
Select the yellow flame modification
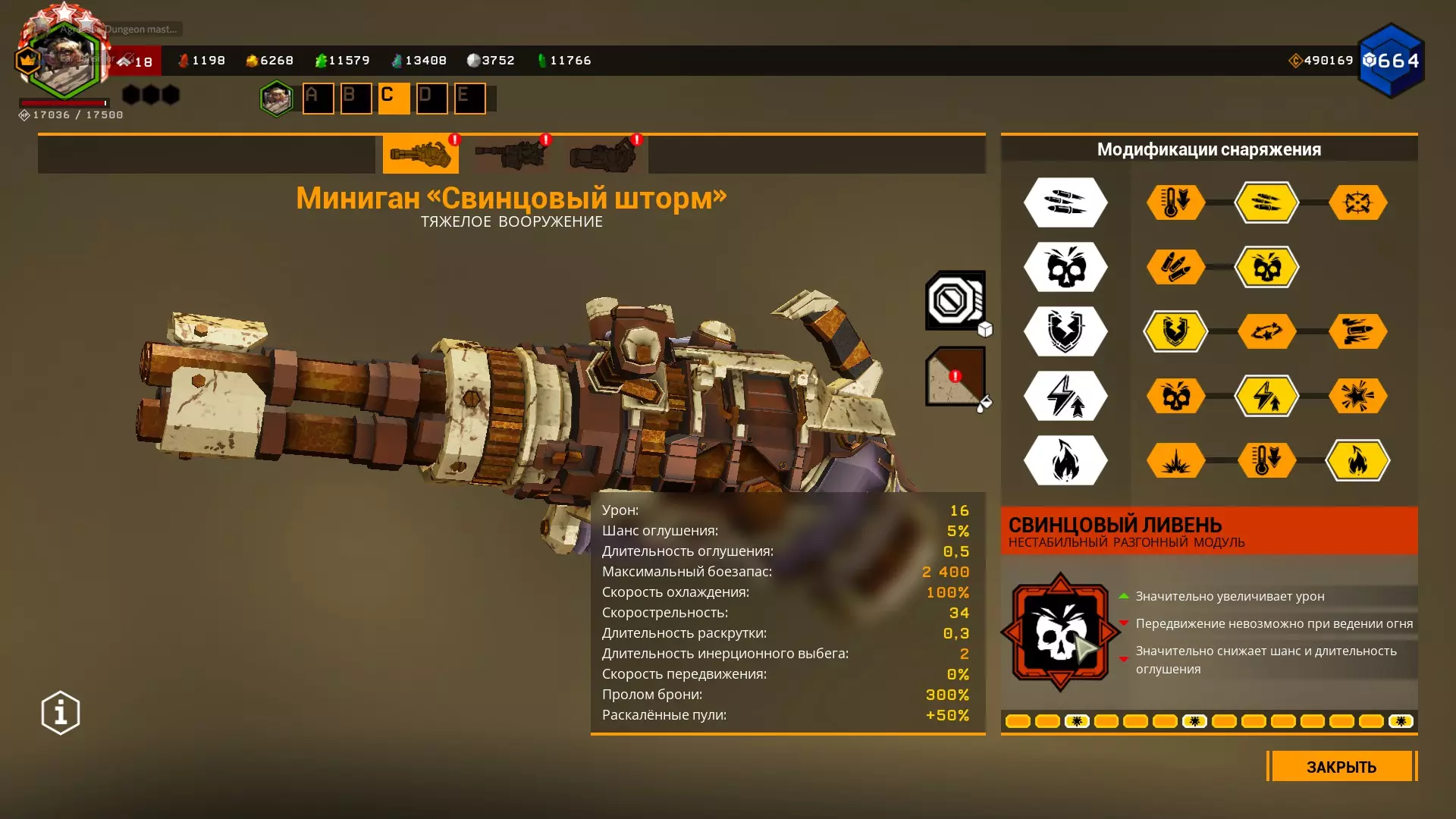tap(1357, 460)
